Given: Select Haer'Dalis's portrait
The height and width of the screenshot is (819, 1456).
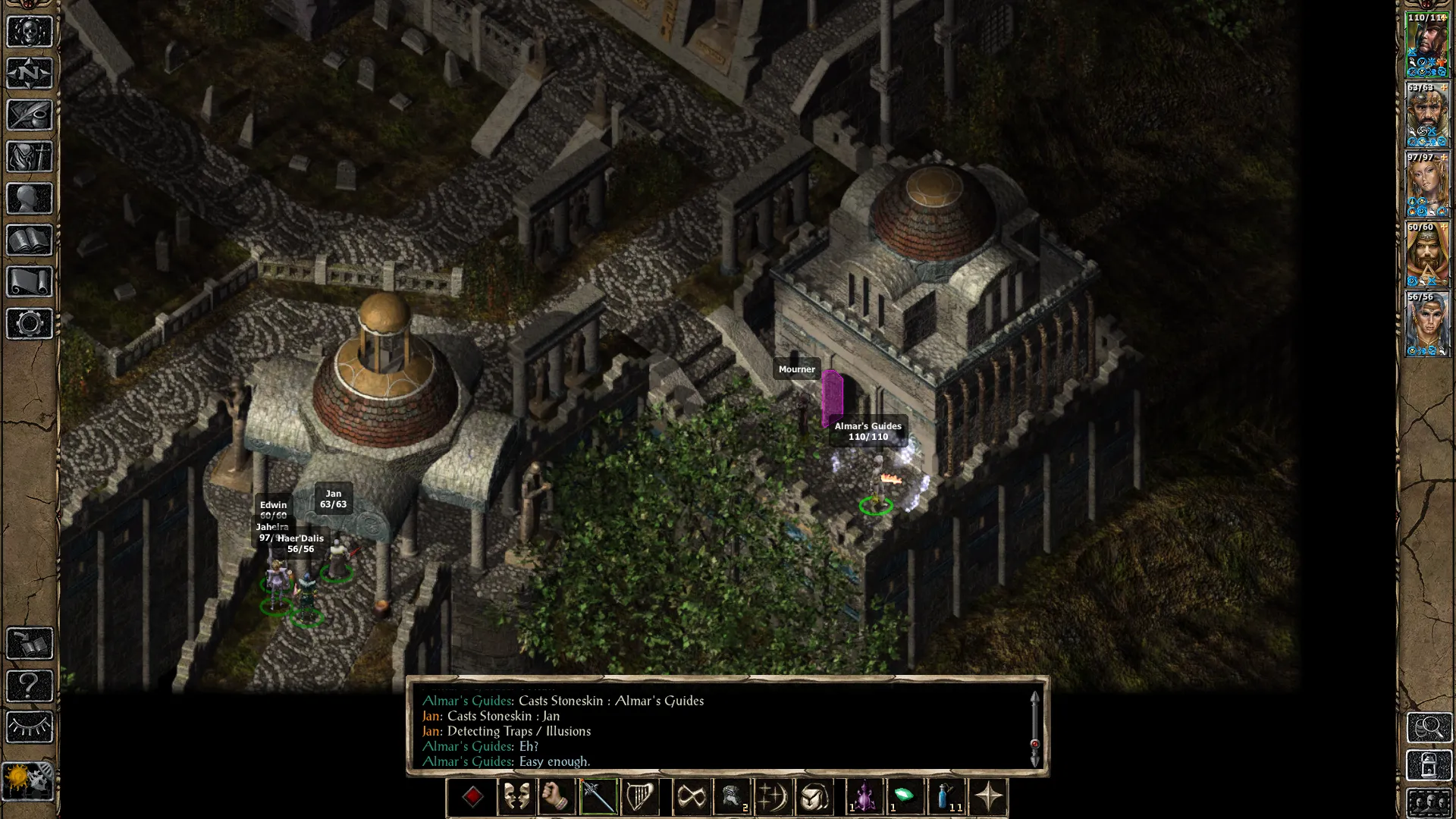Looking at the screenshot, I should click(1428, 325).
